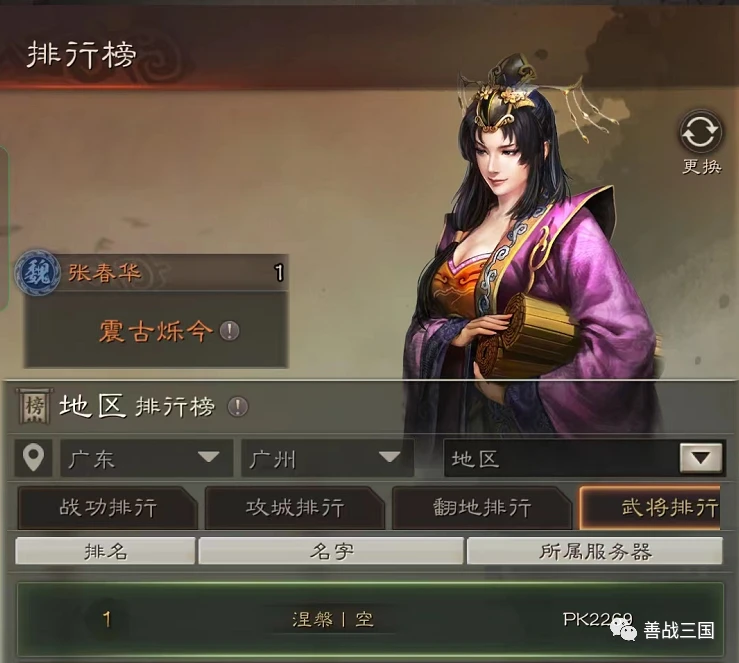Click the 更换 swap button
The width and height of the screenshot is (739, 663).
tap(700, 138)
